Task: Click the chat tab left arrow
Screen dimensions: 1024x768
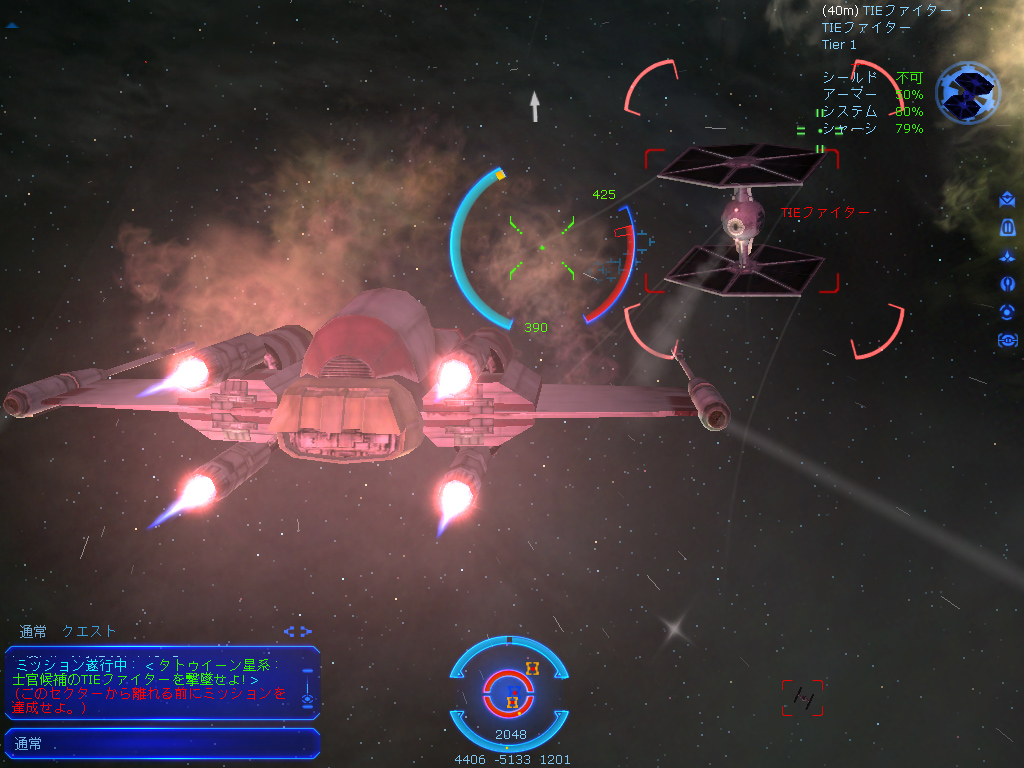Action: [289, 631]
